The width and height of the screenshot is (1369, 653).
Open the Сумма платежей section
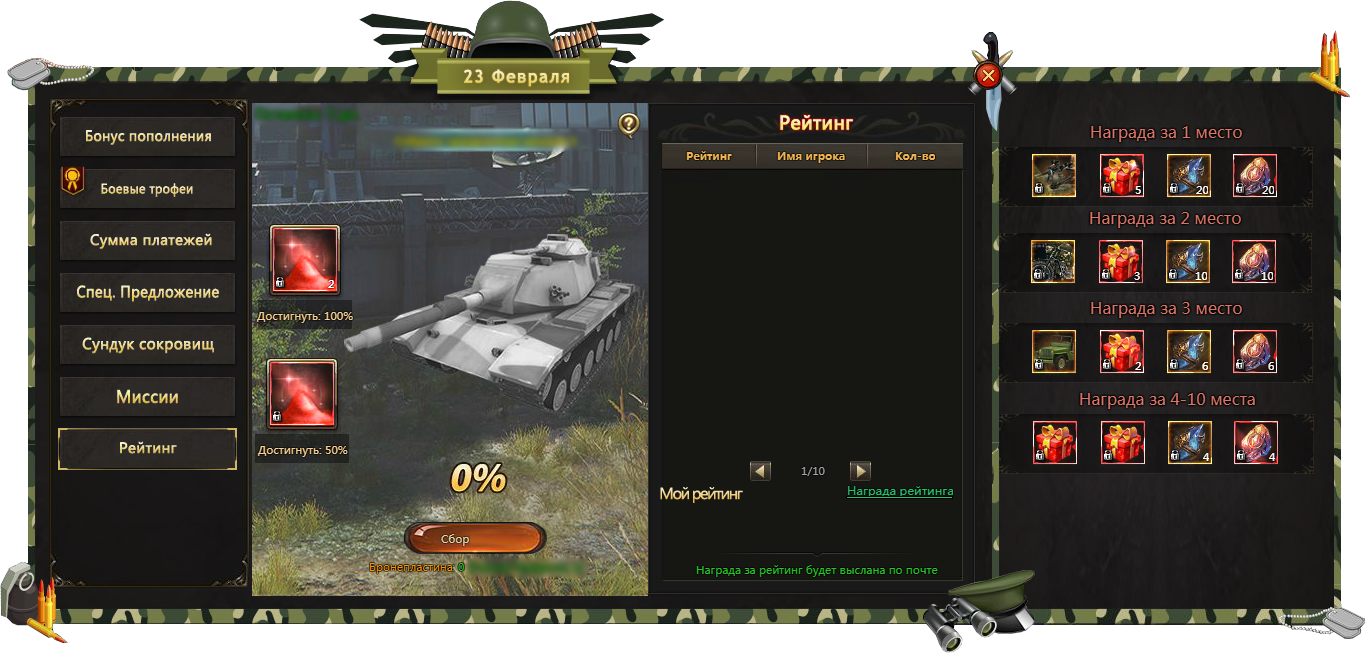tap(147, 240)
